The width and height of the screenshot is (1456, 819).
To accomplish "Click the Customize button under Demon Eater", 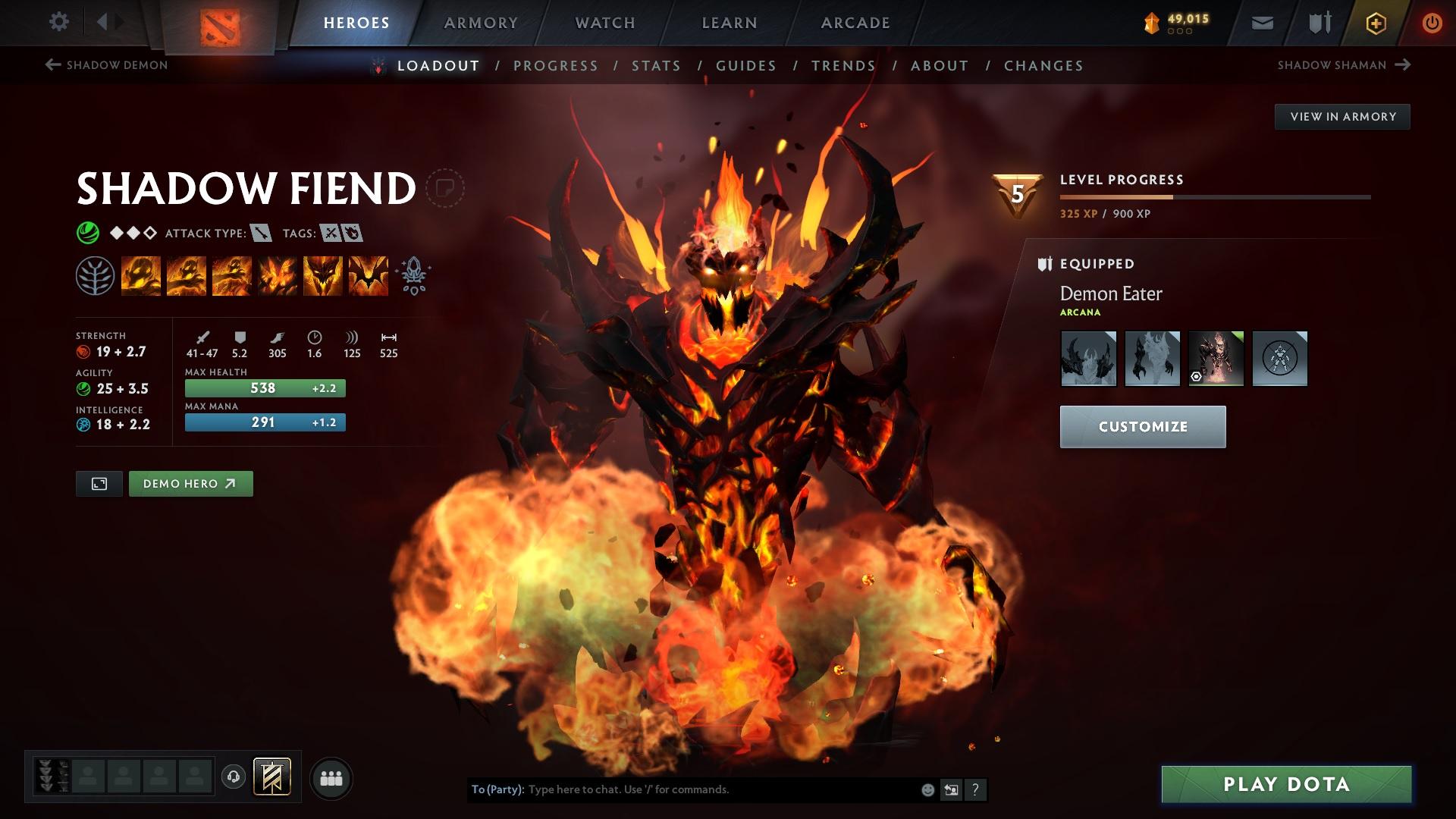I will pos(1142,426).
